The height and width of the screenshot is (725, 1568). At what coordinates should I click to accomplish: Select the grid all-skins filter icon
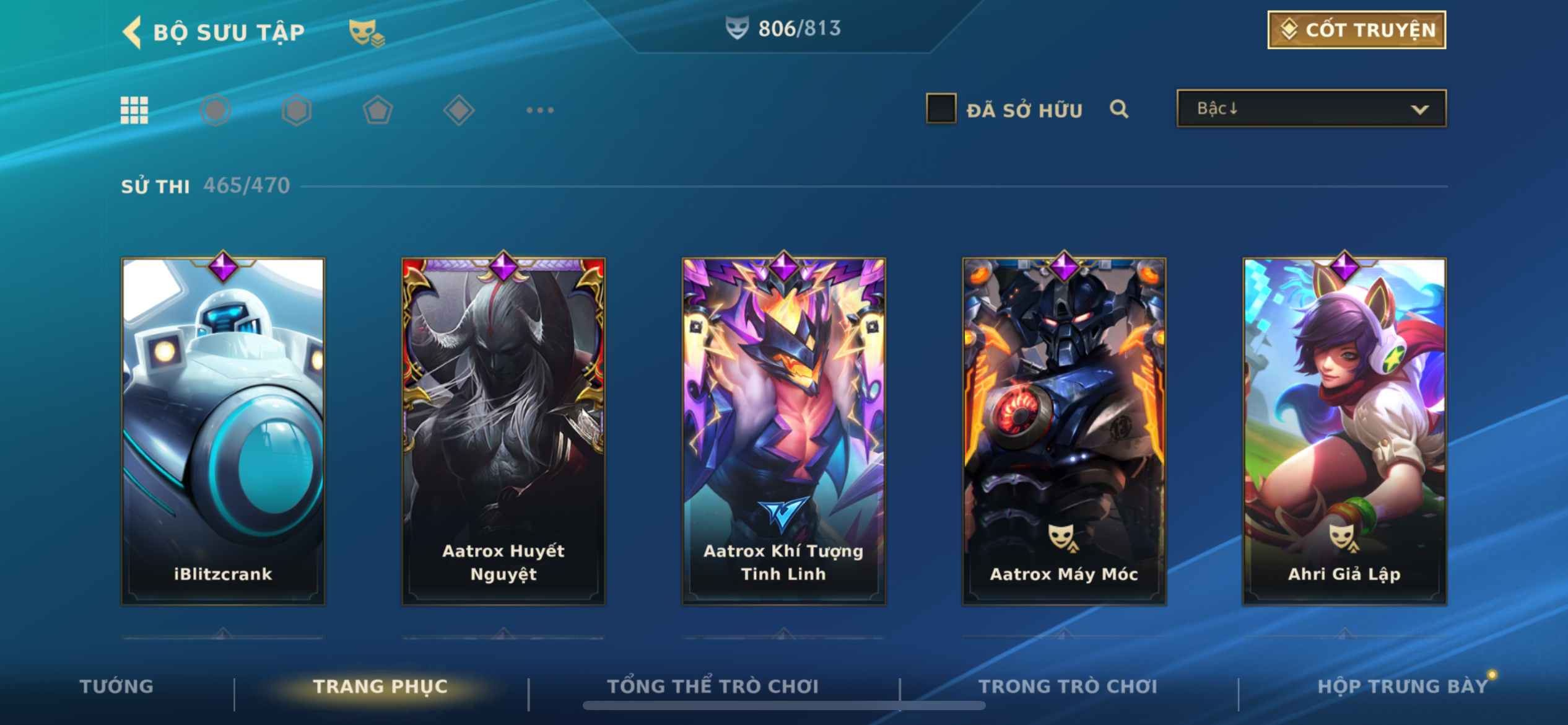tap(134, 110)
